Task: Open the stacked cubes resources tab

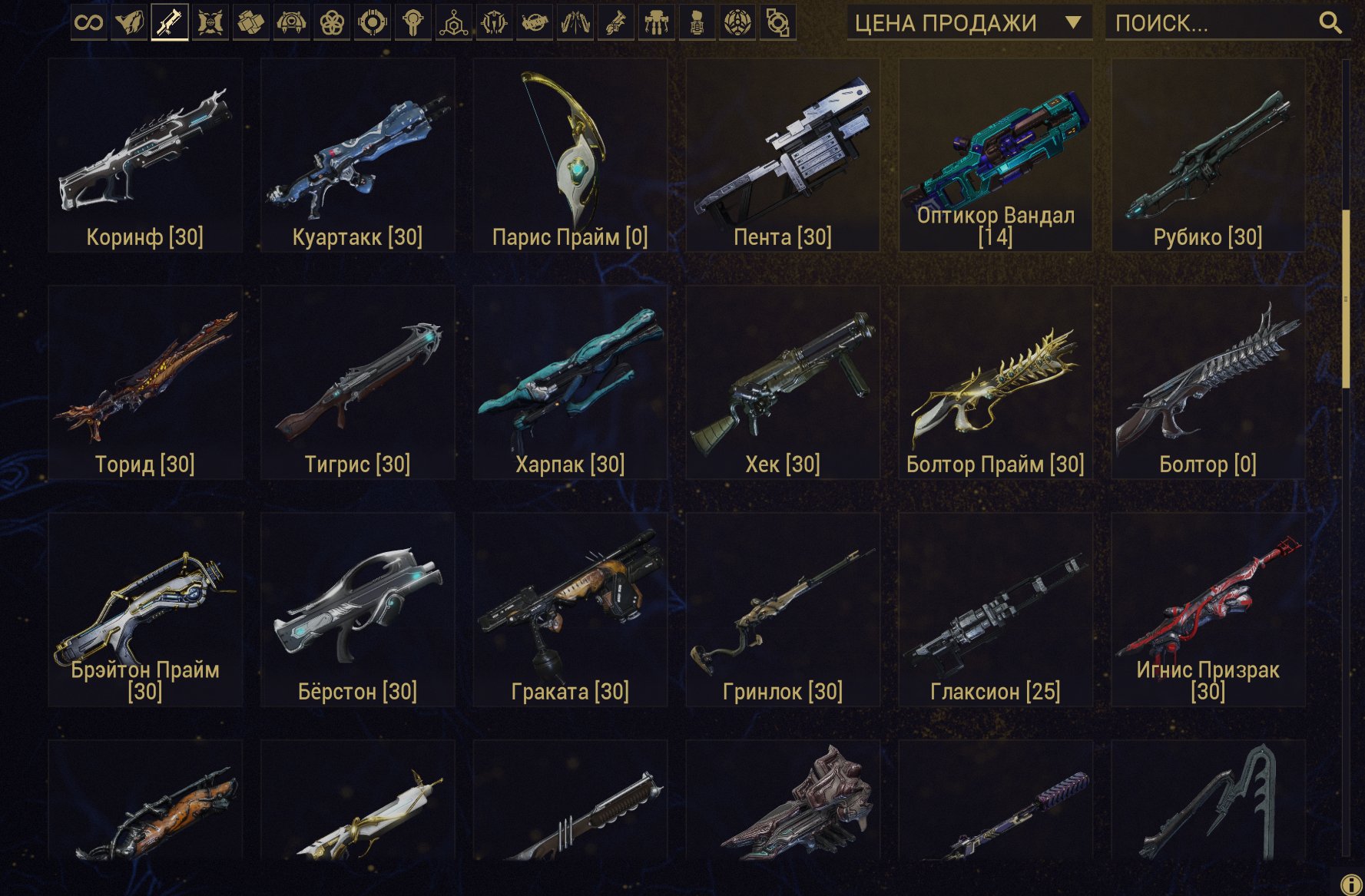Action: [x=250, y=22]
